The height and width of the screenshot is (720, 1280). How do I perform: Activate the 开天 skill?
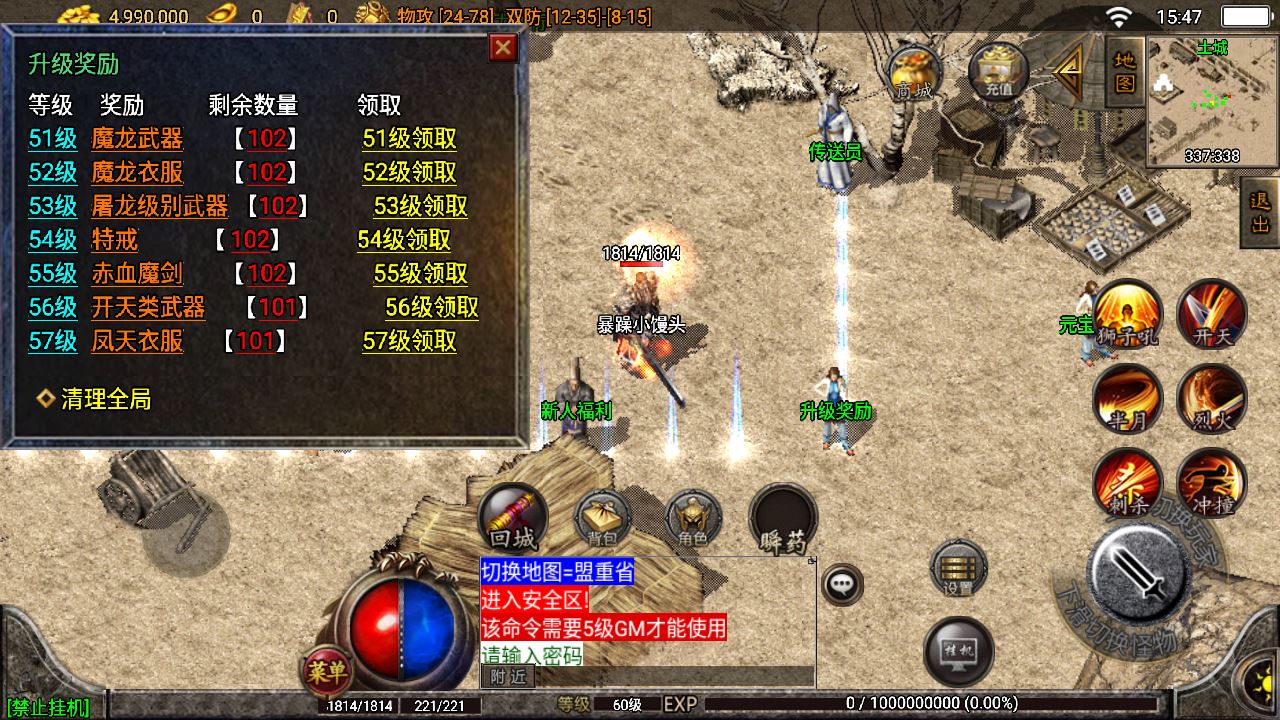1212,314
